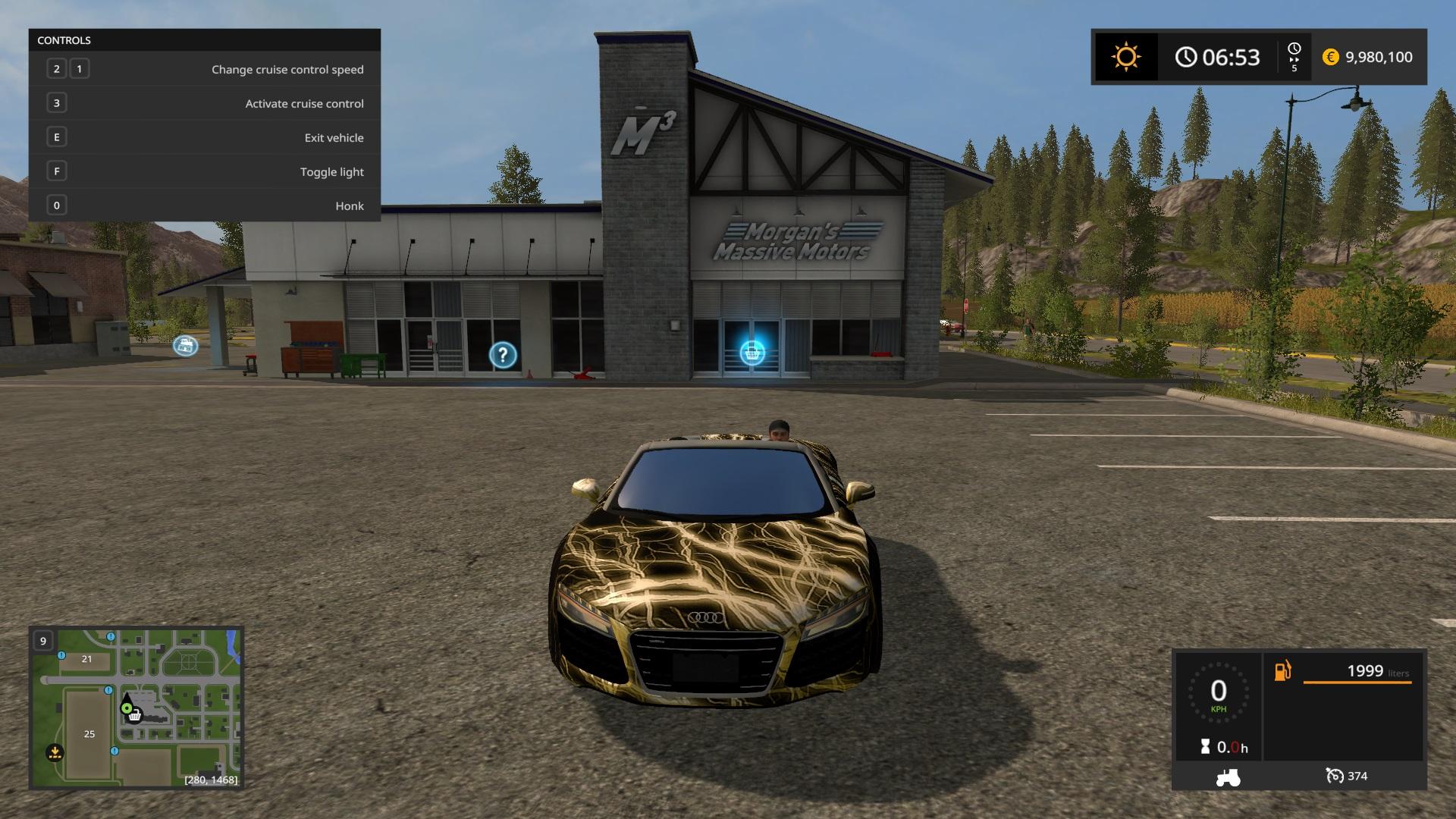This screenshot has width=1456, height=819.
Task: Click the orange fuel level bar
Action: pos(1357,682)
